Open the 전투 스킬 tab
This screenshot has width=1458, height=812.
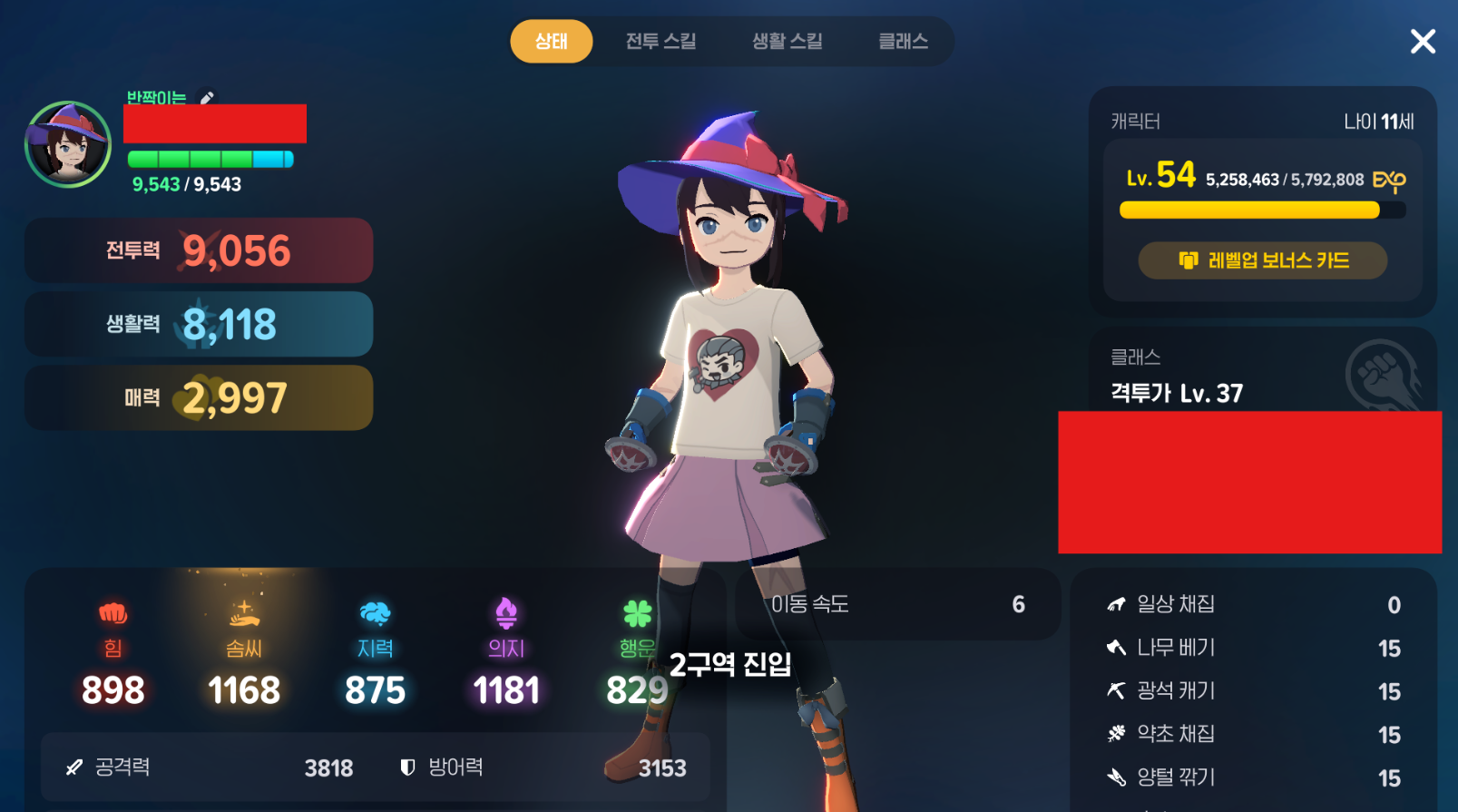(x=661, y=42)
